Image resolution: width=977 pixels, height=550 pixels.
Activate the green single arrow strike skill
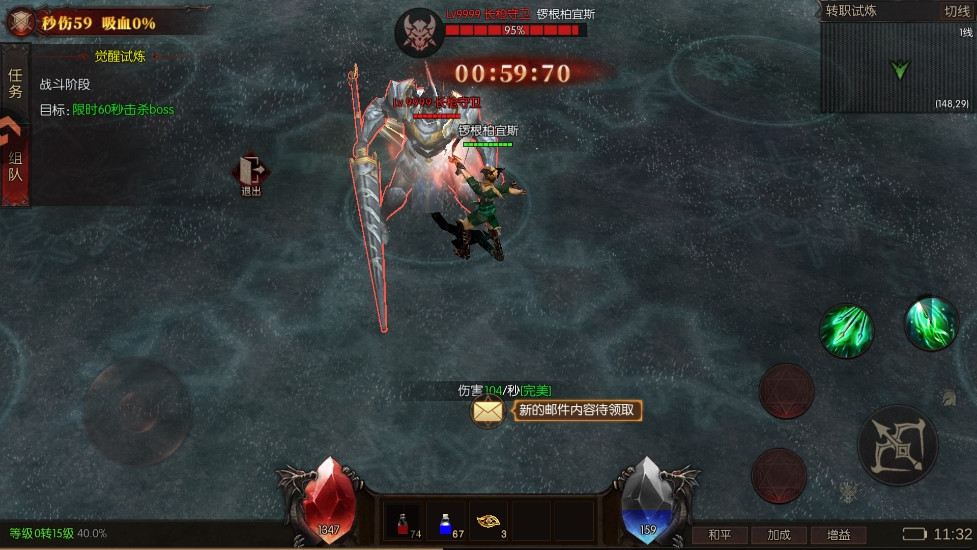point(931,322)
